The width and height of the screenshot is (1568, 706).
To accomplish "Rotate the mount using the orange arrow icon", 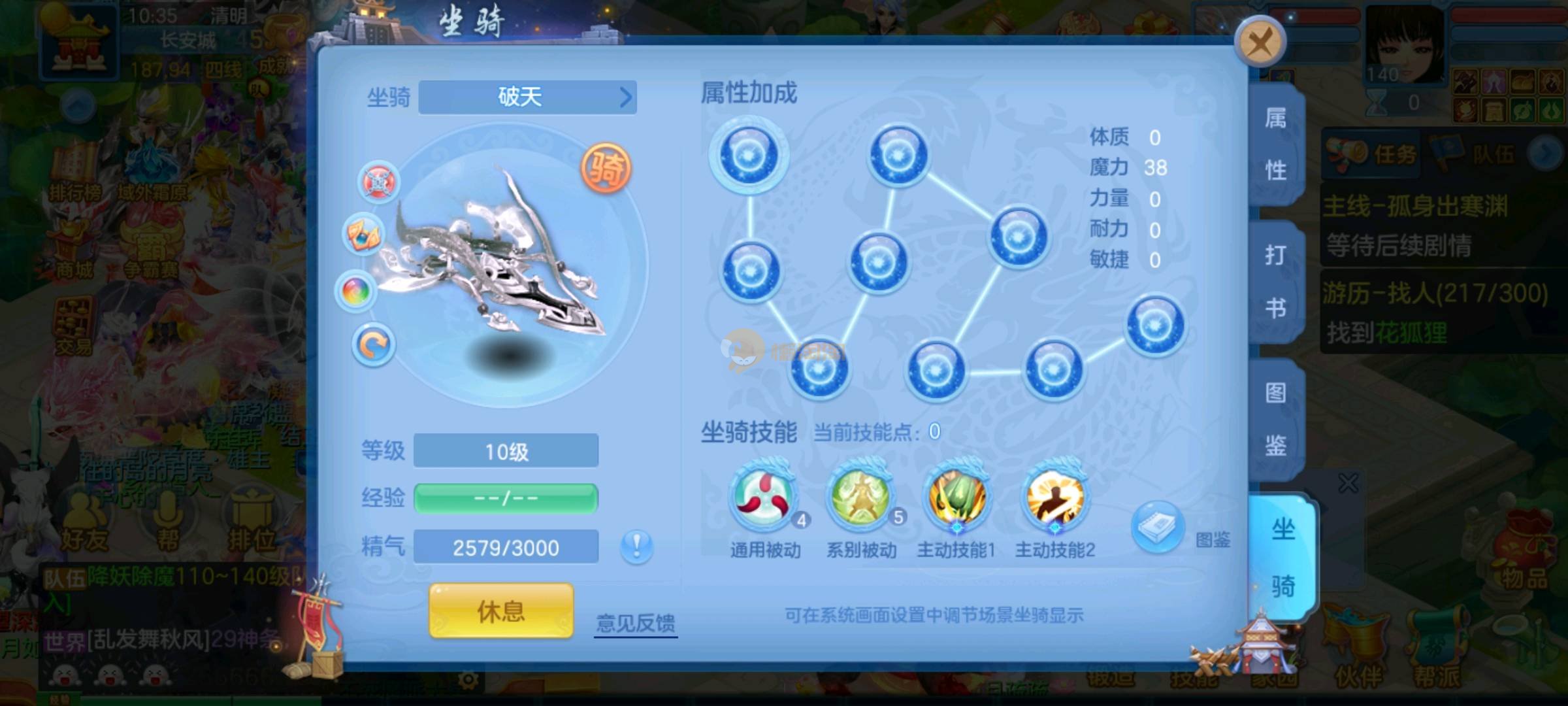I will (x=374, y=345).
